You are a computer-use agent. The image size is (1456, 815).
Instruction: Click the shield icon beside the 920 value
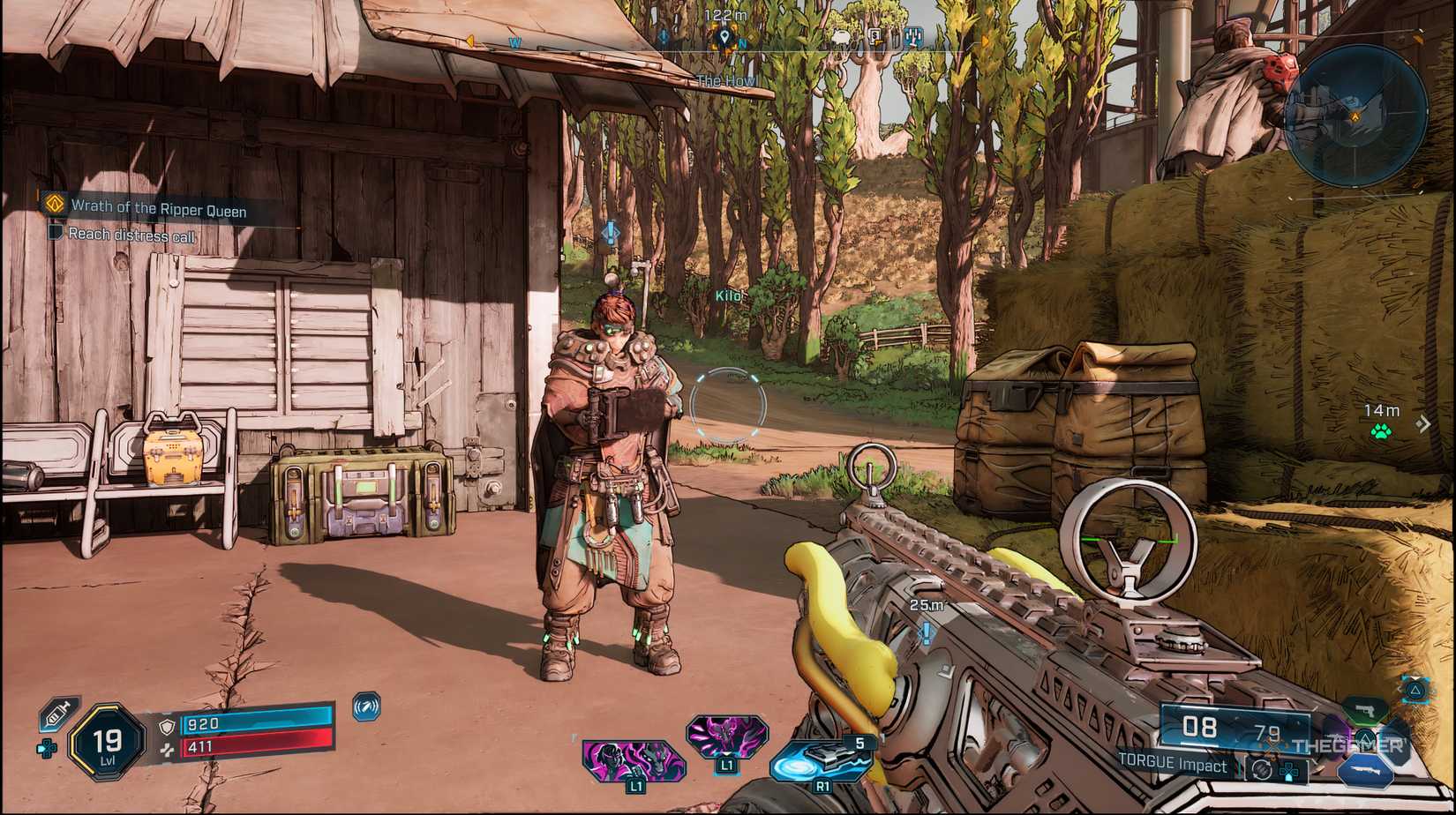pos(165,726)
